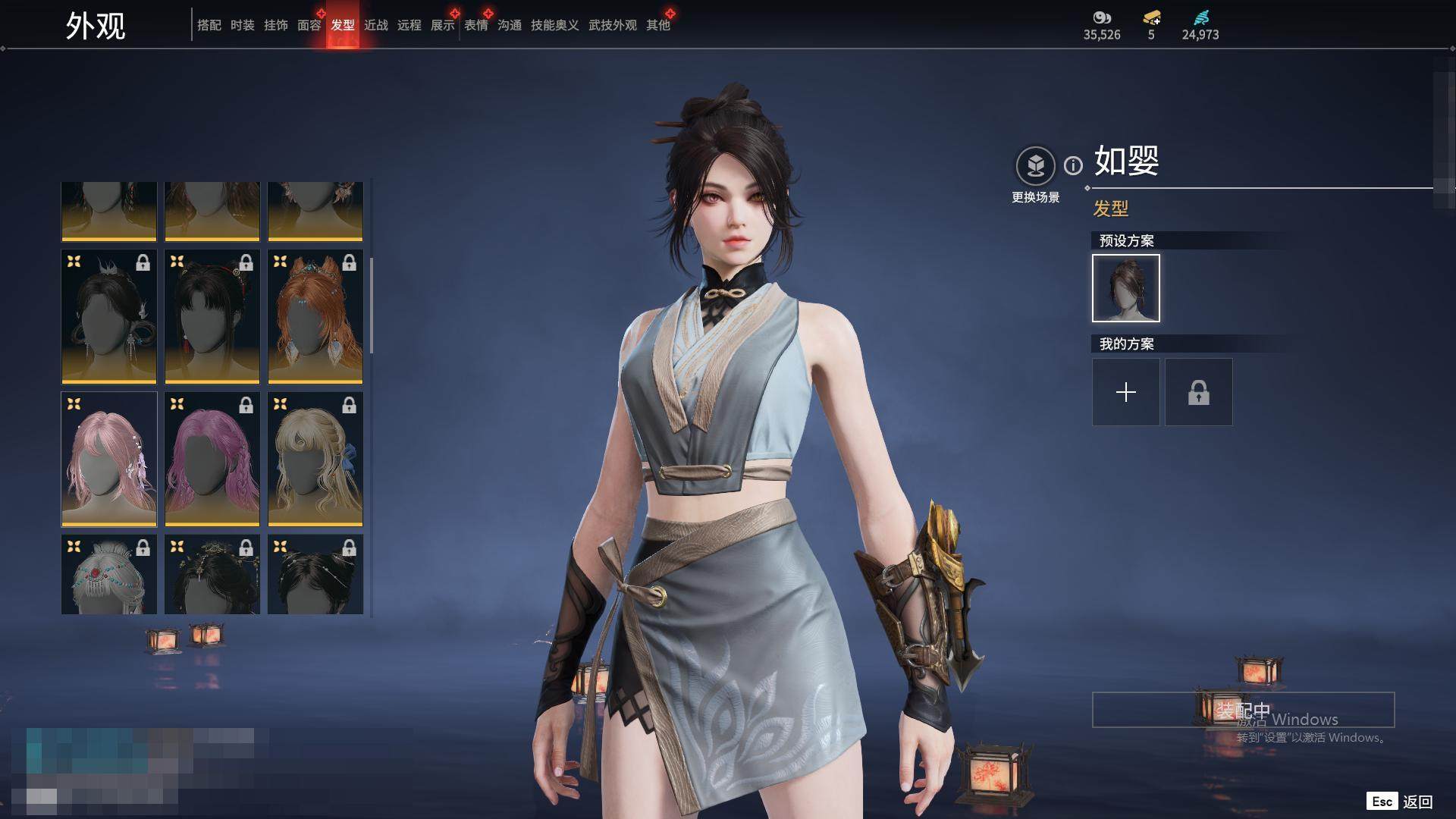1456x819 pixels.
Task: Open the 技能奥义 tab
Action: tap(554, 25)
